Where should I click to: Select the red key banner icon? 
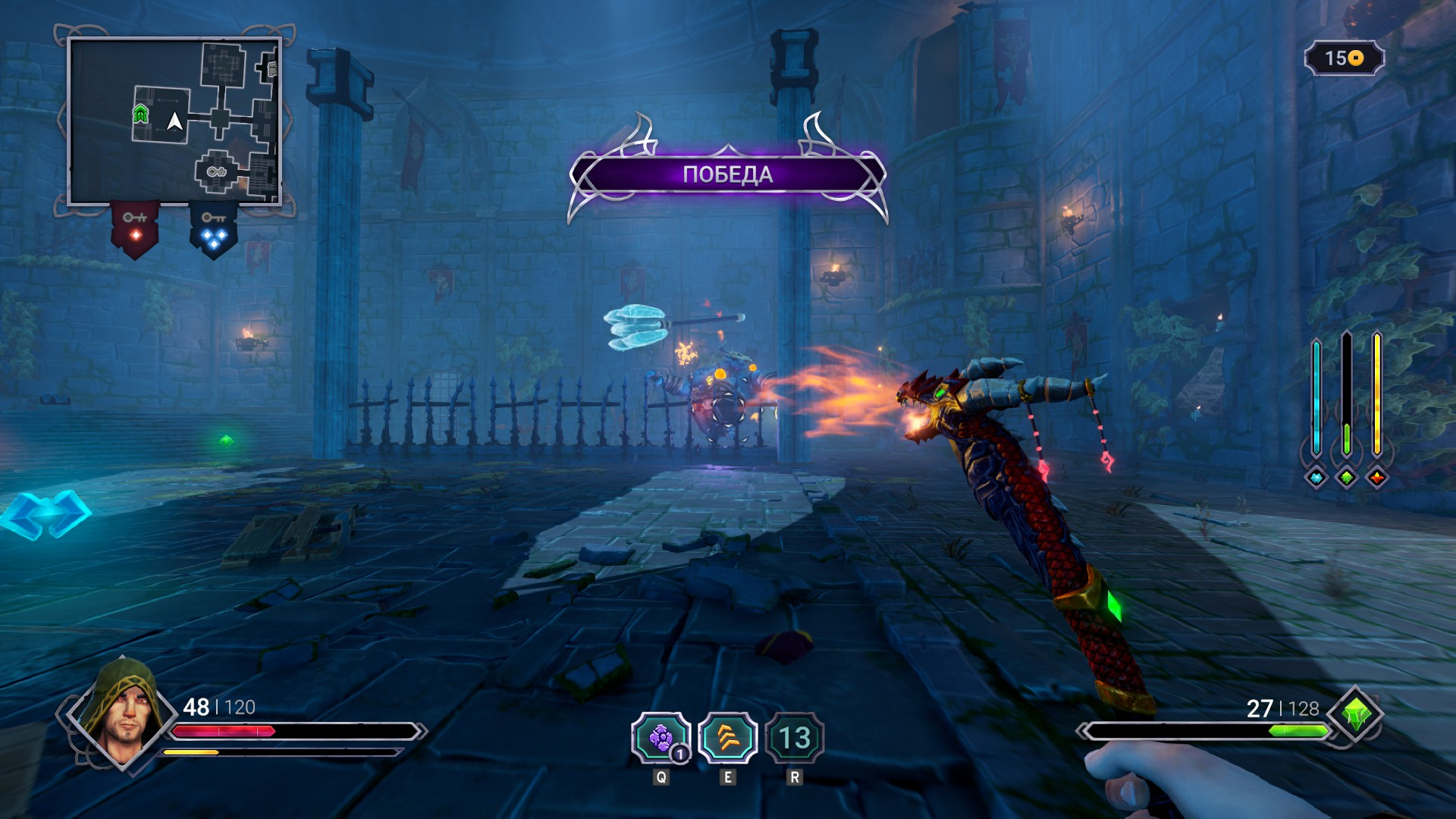click(135, 227)
